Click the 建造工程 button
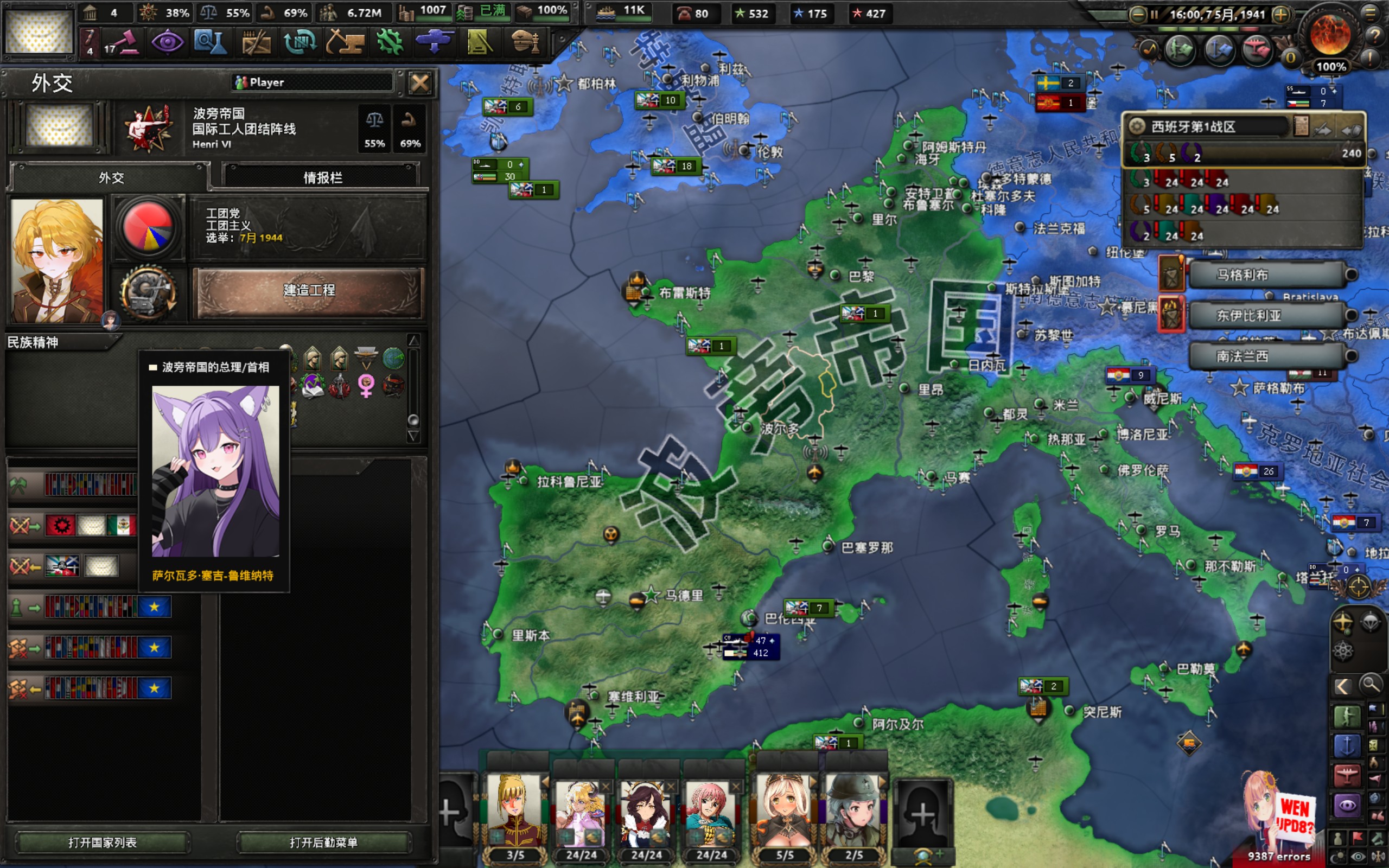Image resolution: width=1389 pixels, height=868 pixels. pyautogui.click(x=309, y=290)
